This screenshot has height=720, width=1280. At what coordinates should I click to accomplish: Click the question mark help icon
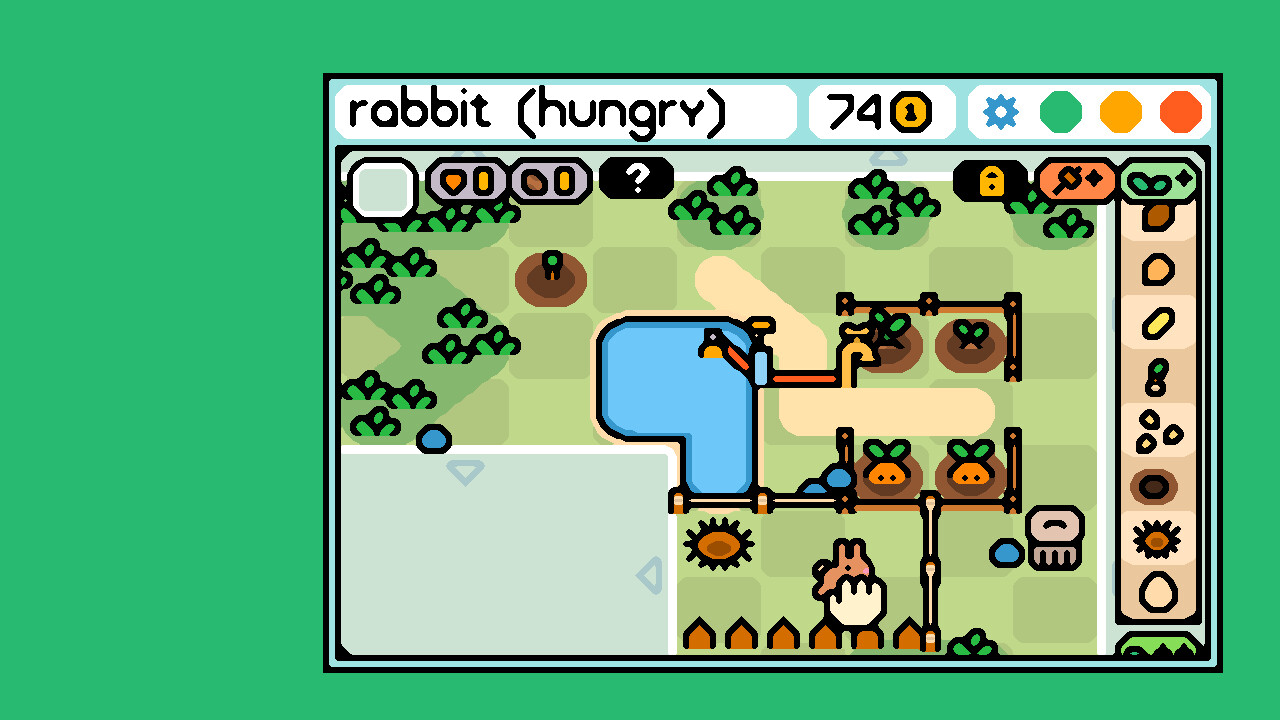coord(636,180)
